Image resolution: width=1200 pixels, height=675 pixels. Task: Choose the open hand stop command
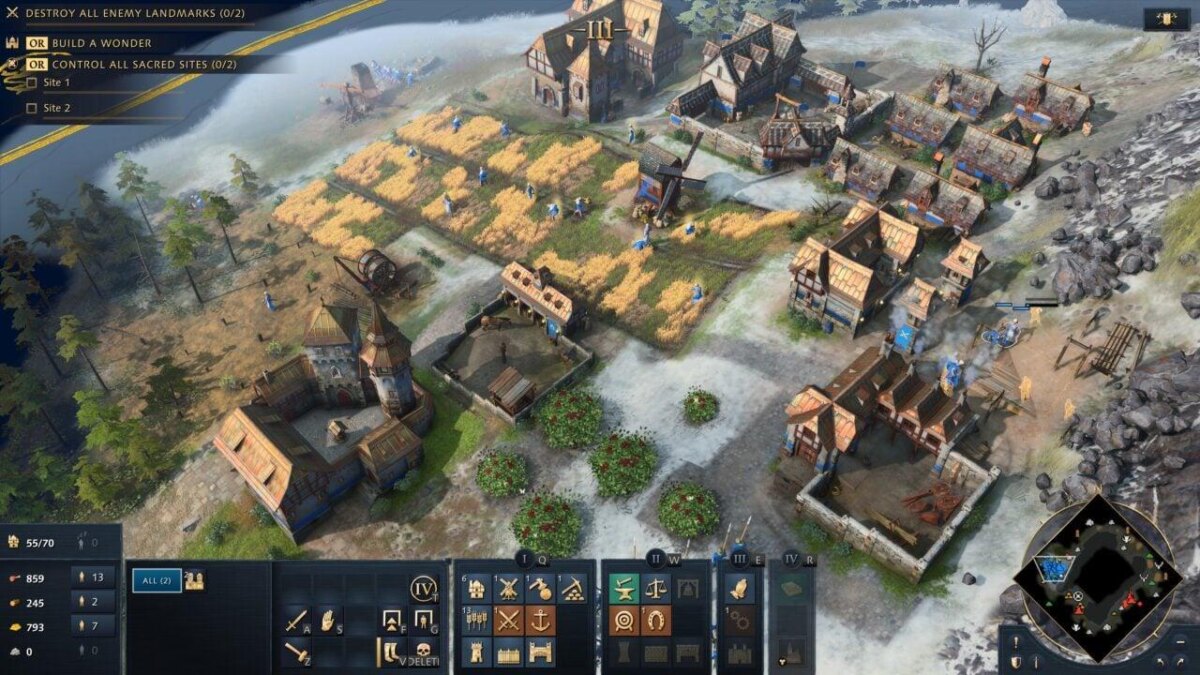(x=328, y=621)
